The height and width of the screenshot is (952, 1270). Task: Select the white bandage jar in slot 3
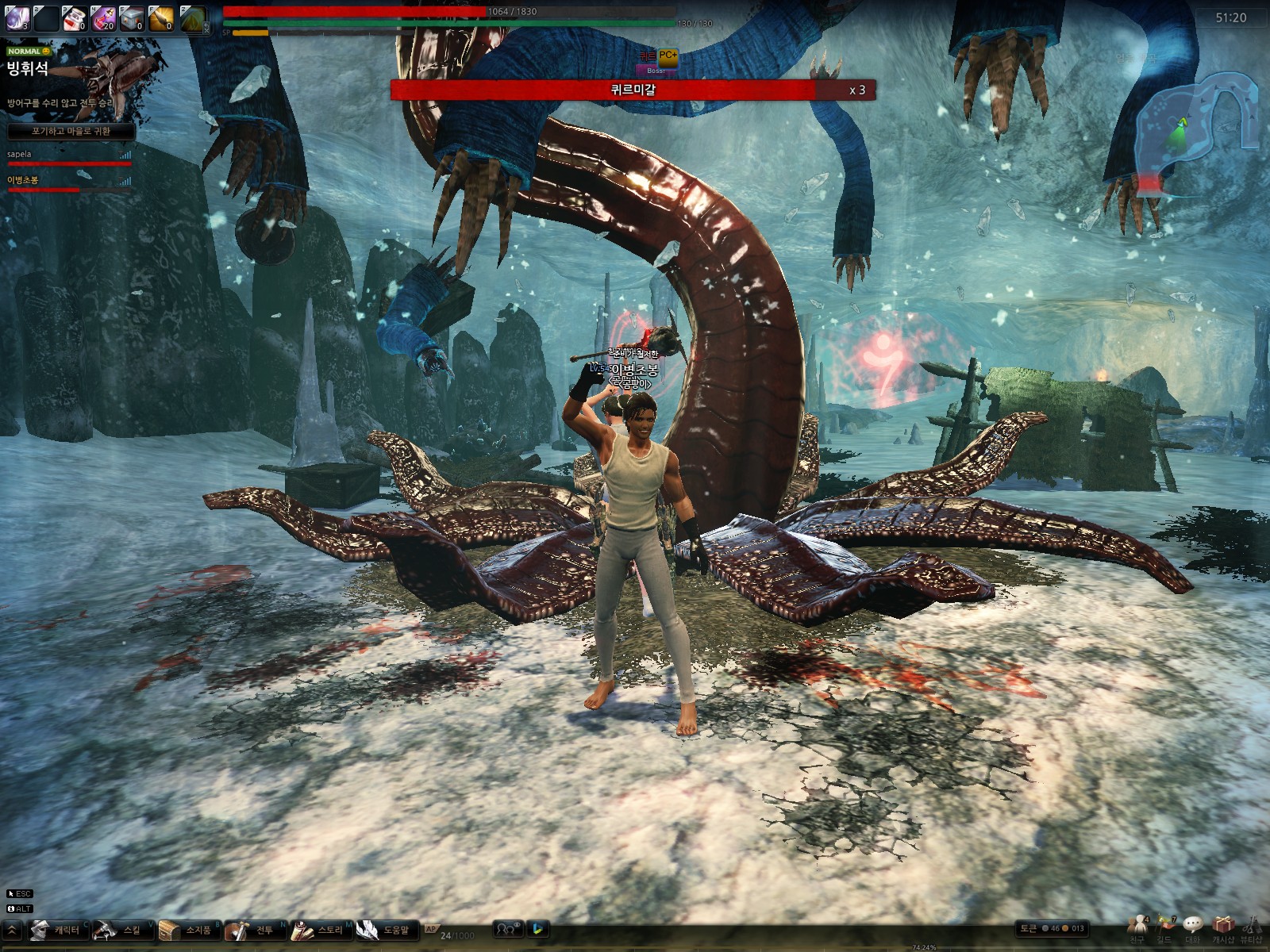click(75, 17)
